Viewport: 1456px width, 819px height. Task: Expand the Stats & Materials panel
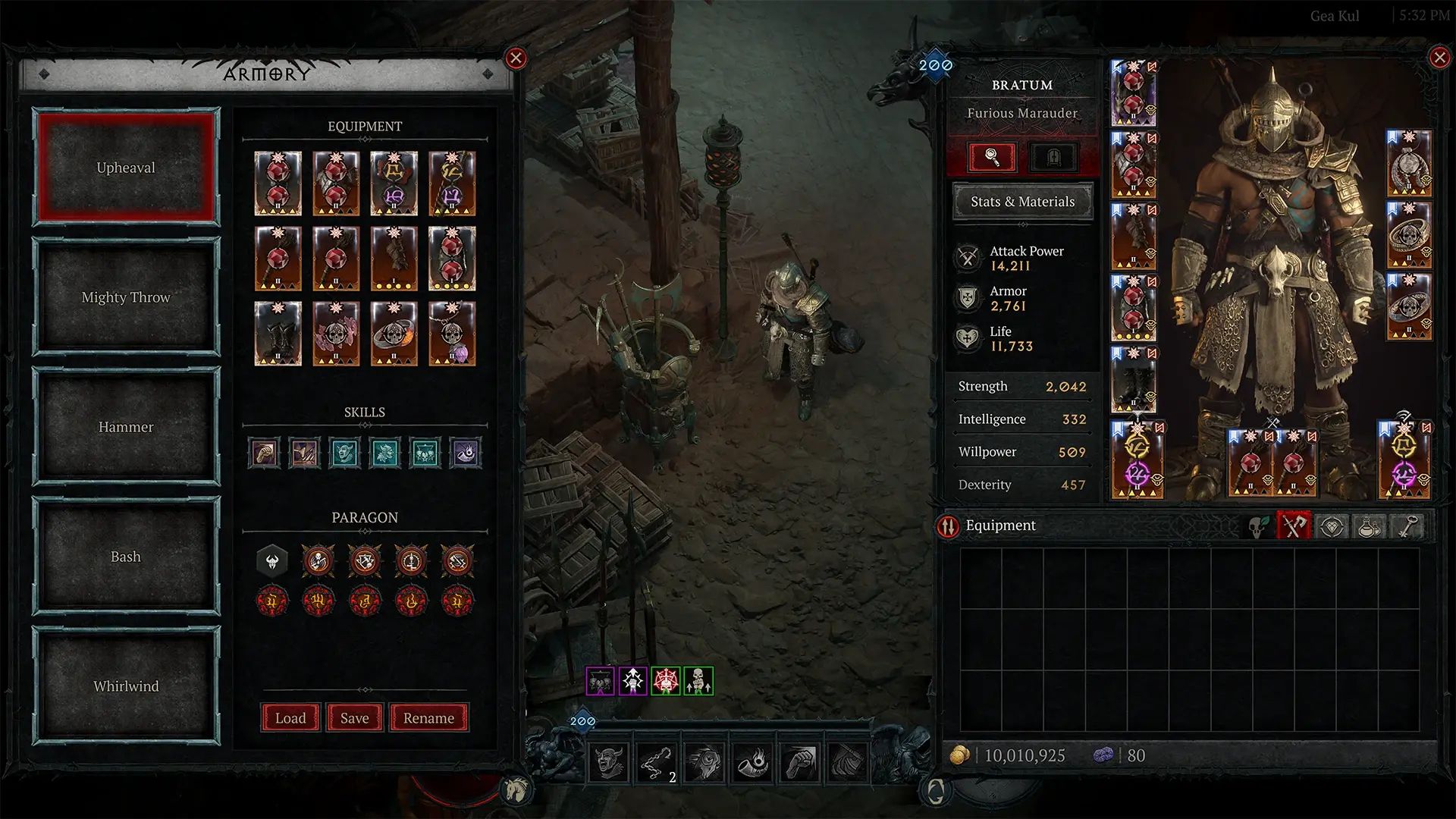1022,202
